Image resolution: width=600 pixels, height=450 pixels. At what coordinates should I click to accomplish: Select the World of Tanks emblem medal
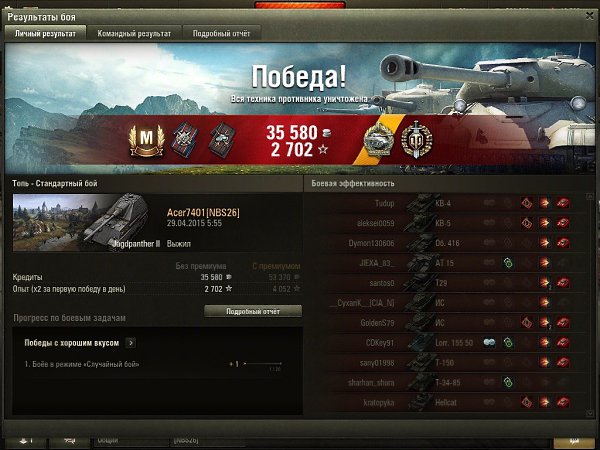tap(415, 137)
